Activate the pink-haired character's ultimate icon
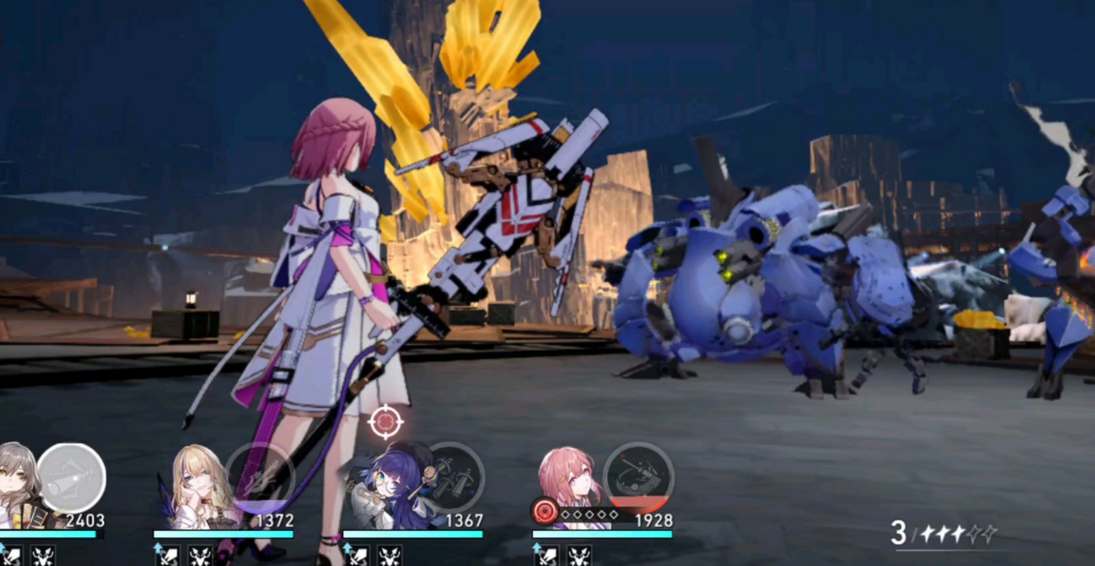Image resolution: width=1095 pixels, height=566 pixels. [638, 477]
